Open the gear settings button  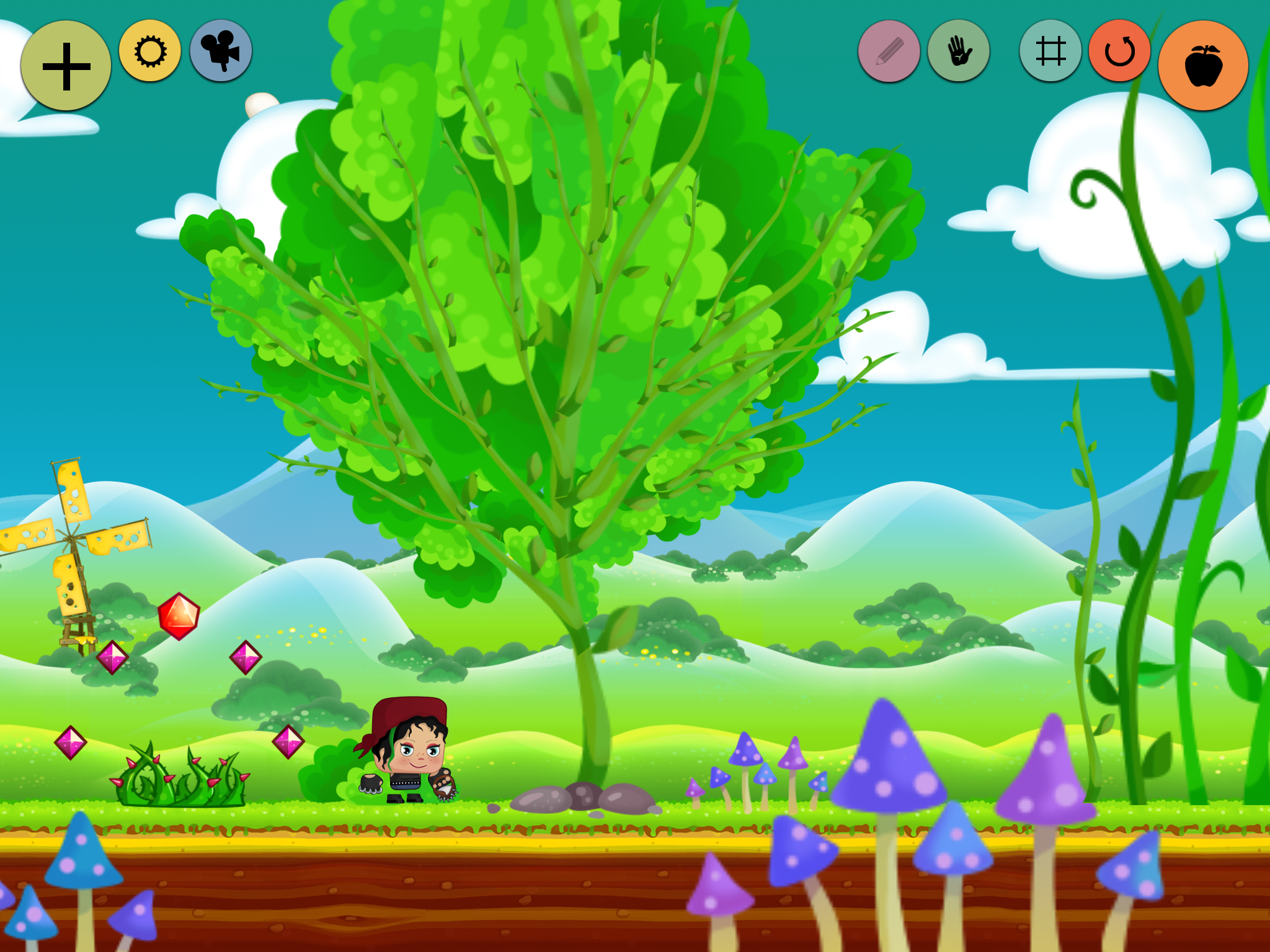(x=150, y=51)
